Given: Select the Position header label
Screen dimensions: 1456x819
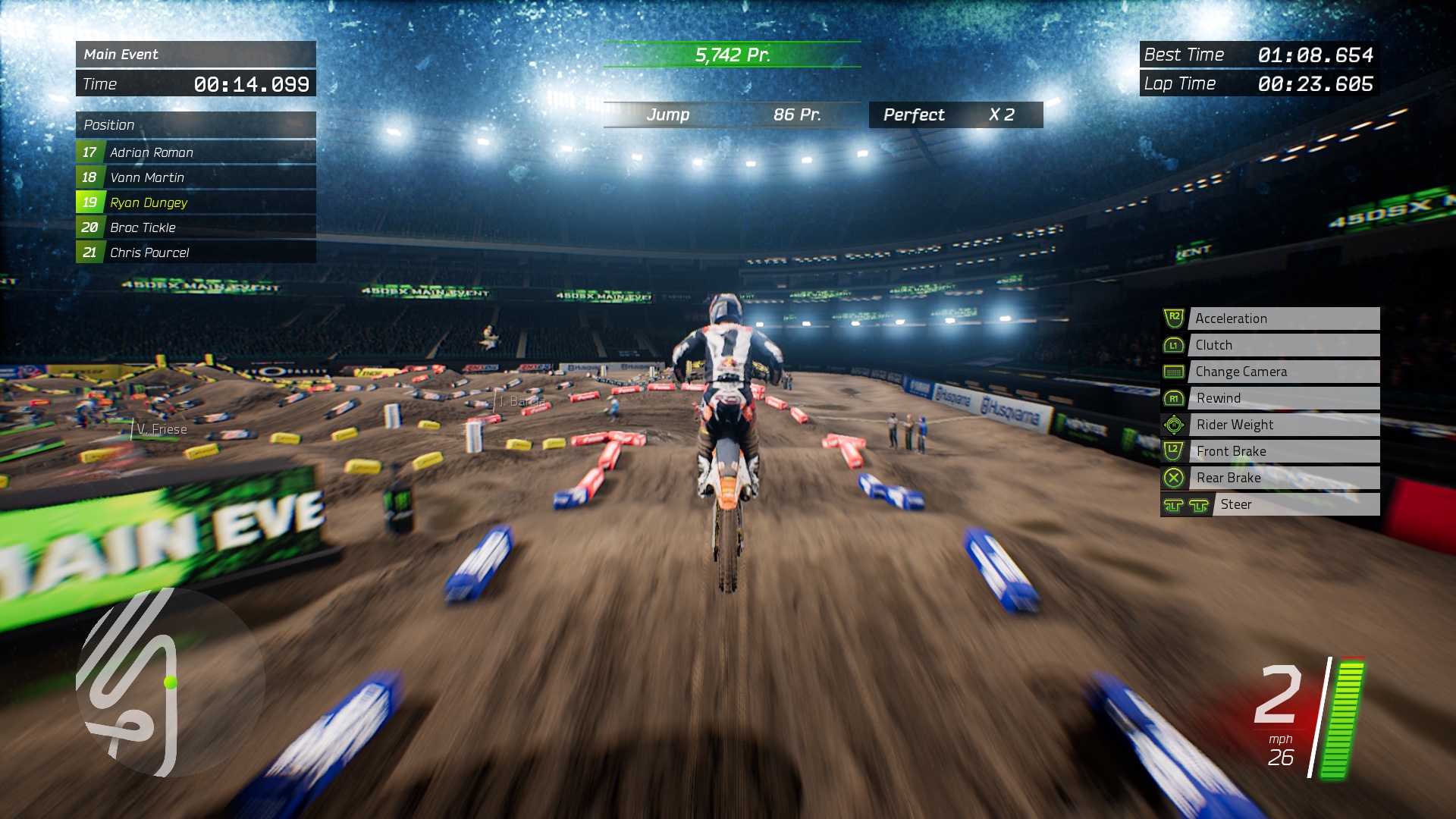Looking at the screenshot, I should tap(110, 125).
